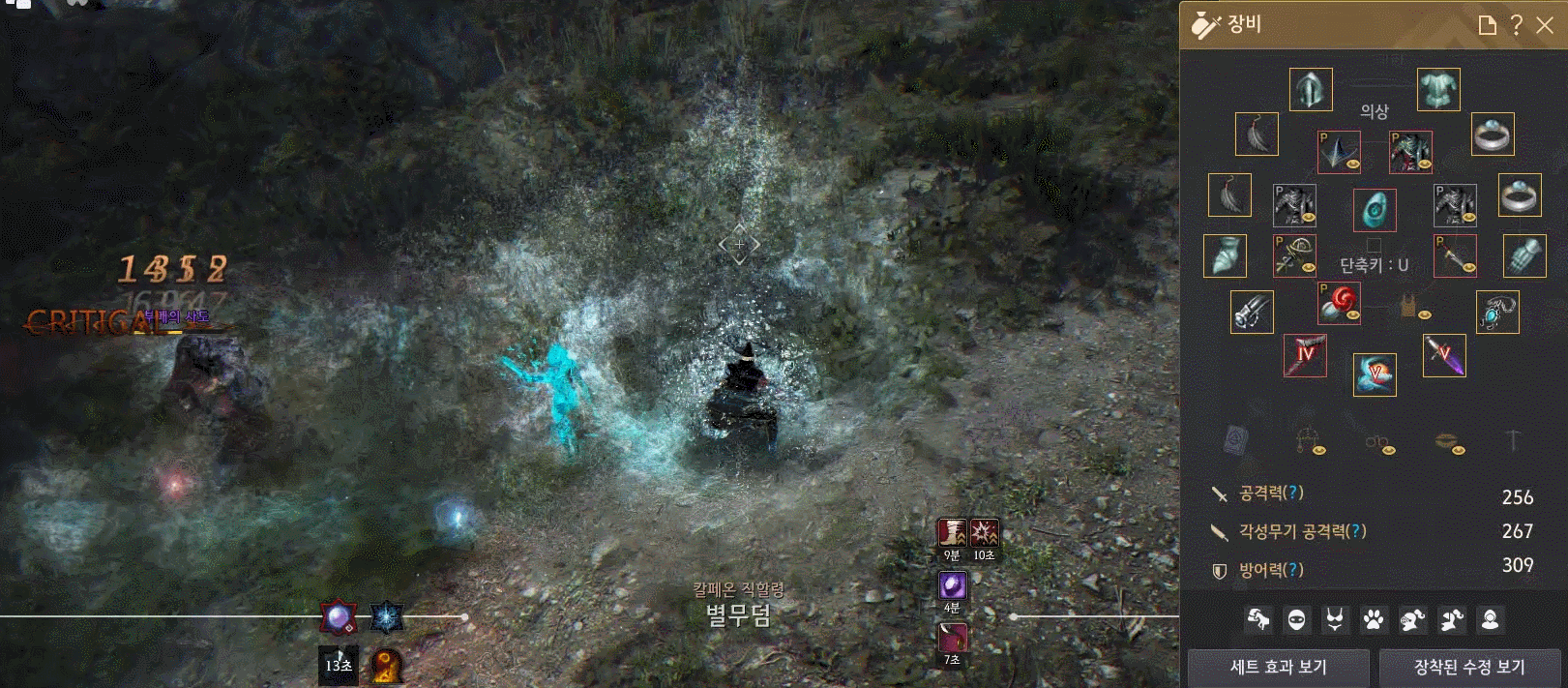Select the gloves equipment slot
This screenshot has width=1568, height=688.
[1524, 256]
